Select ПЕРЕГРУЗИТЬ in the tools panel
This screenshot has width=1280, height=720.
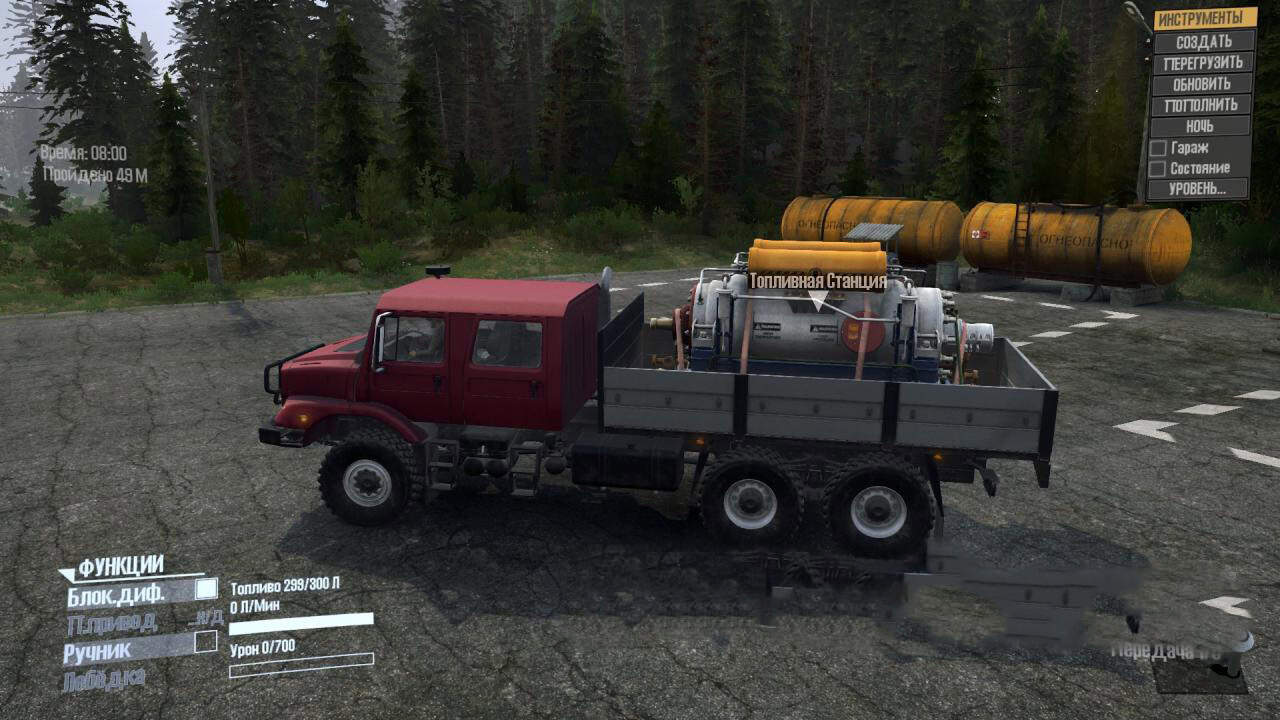[1203, 62]
